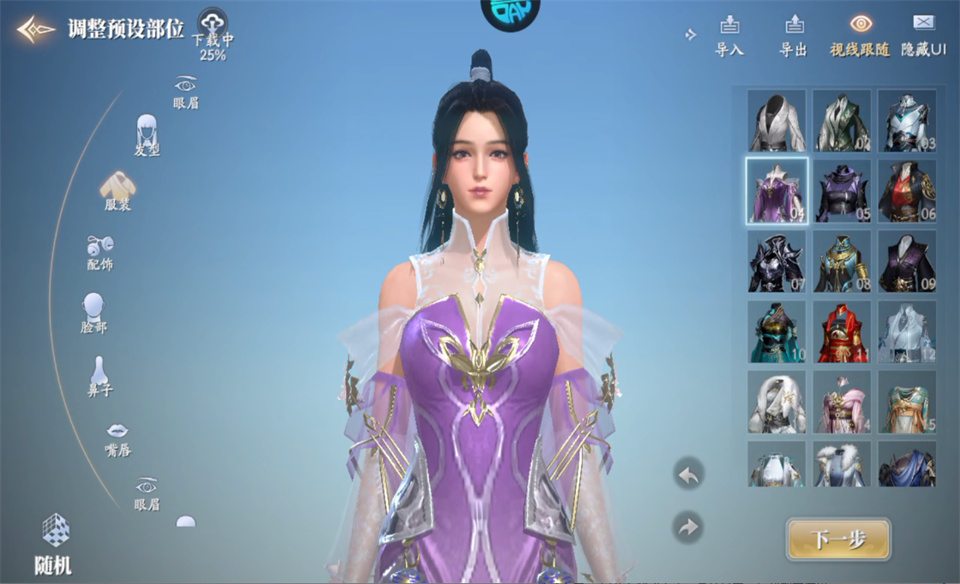
Task: Open the 导入 import option
Action: pos(729,34)
